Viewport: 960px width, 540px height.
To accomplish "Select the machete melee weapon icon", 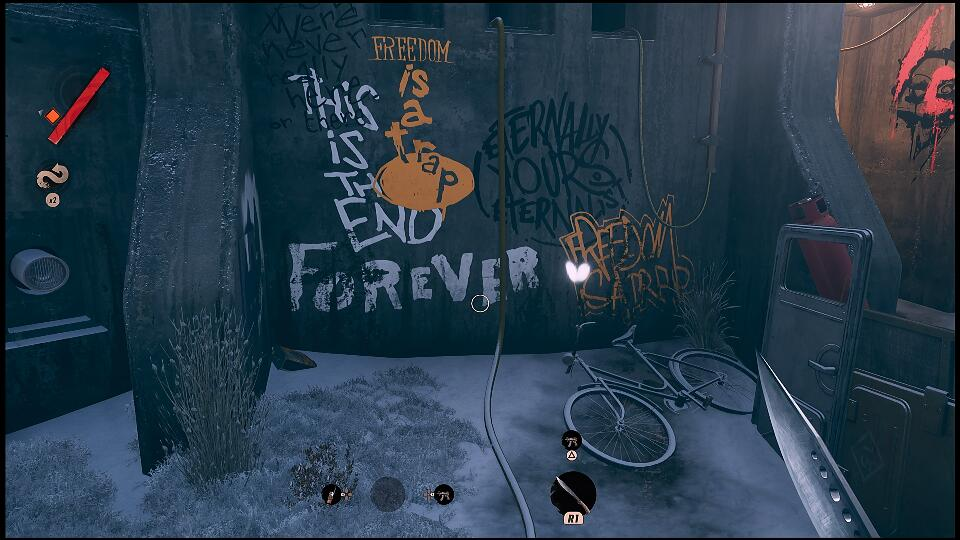I will coord(574,494).
